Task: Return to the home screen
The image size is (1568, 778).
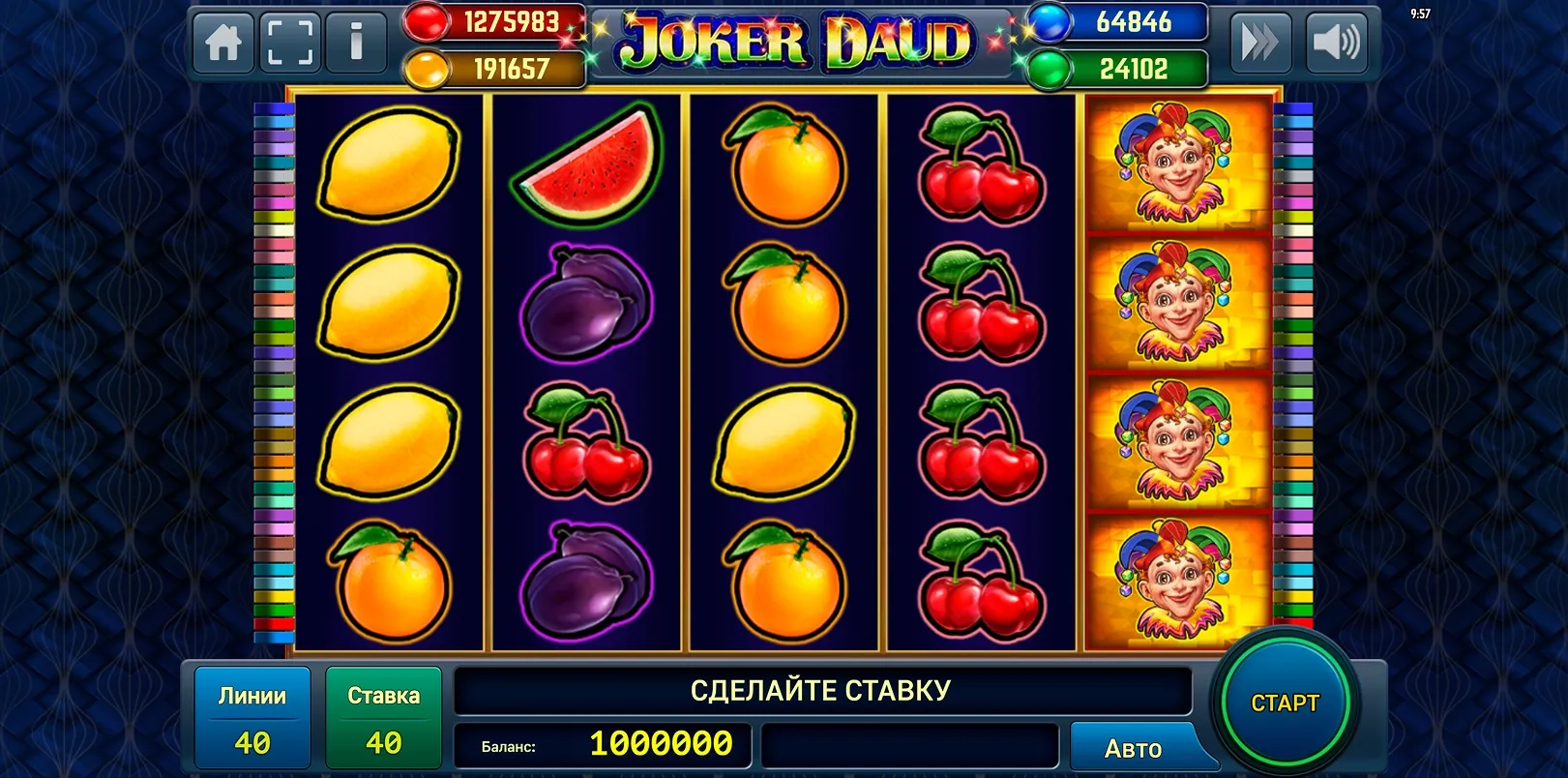Action: point(223,43)
